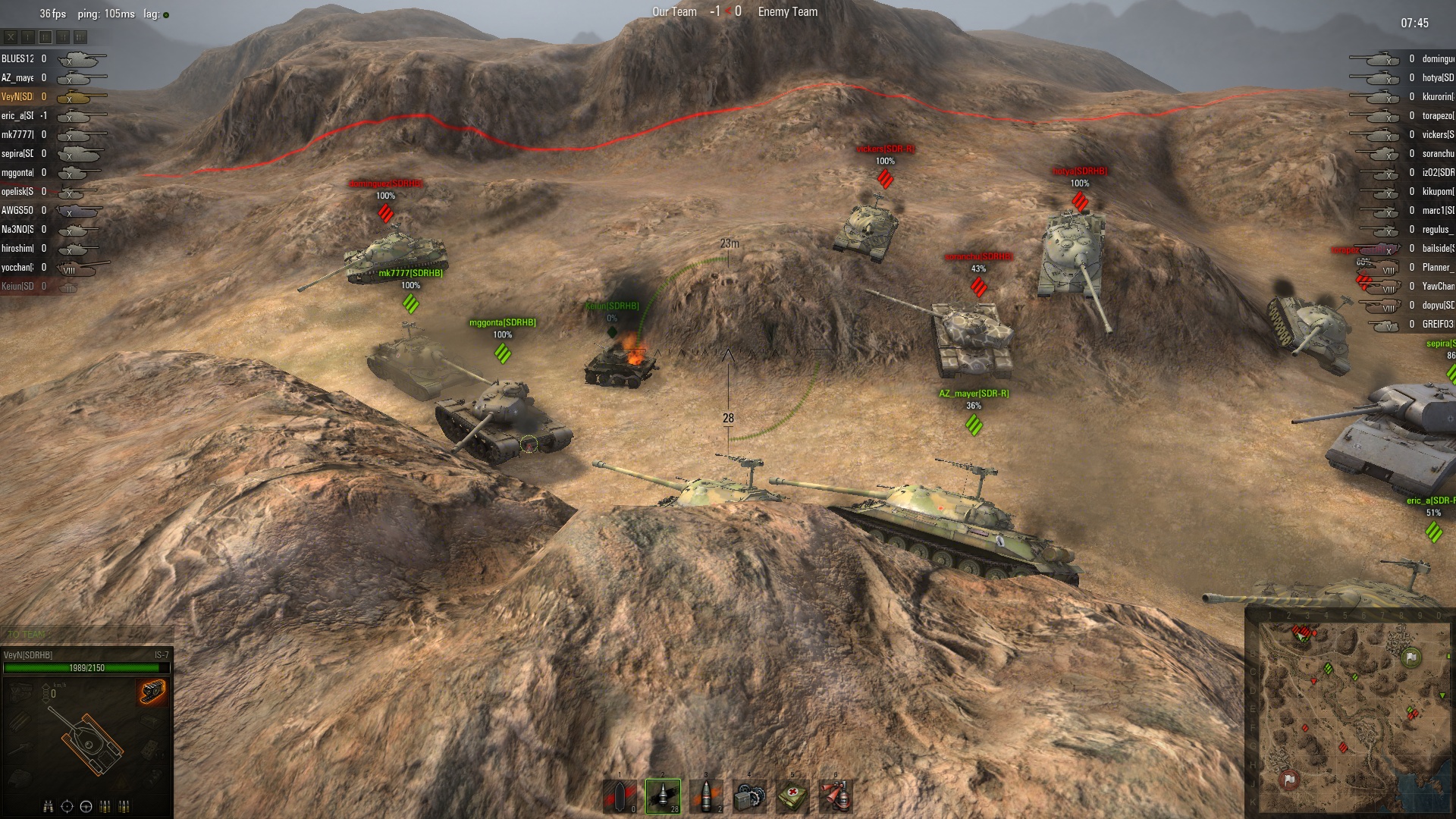The height and width of the screenshot is (819, 1456).
Task: Click the crosshair gunner crew icon
Action: coord(67,806)
